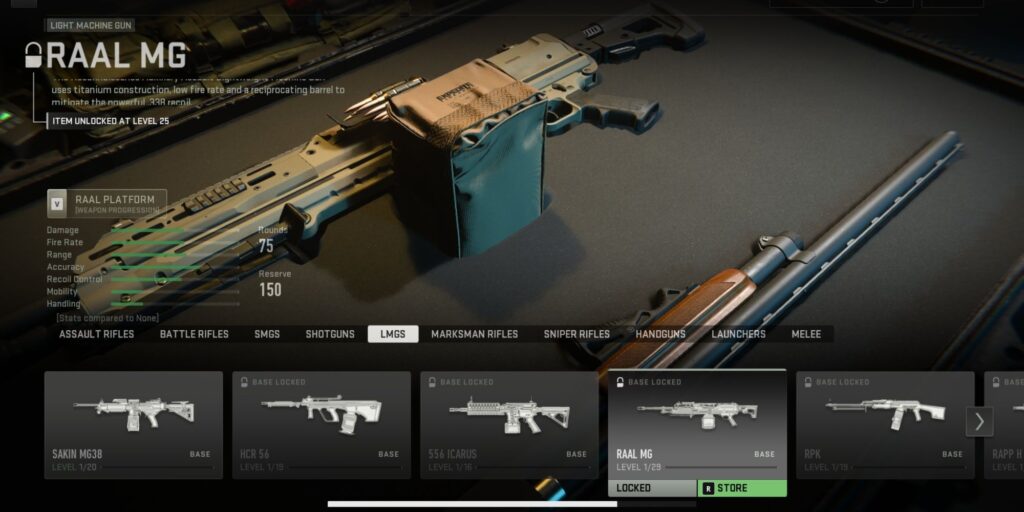The width and height of the screenshot is (1024, 512).
Task: Select the HCR 56 weapon card
Action: click(321, 424)
